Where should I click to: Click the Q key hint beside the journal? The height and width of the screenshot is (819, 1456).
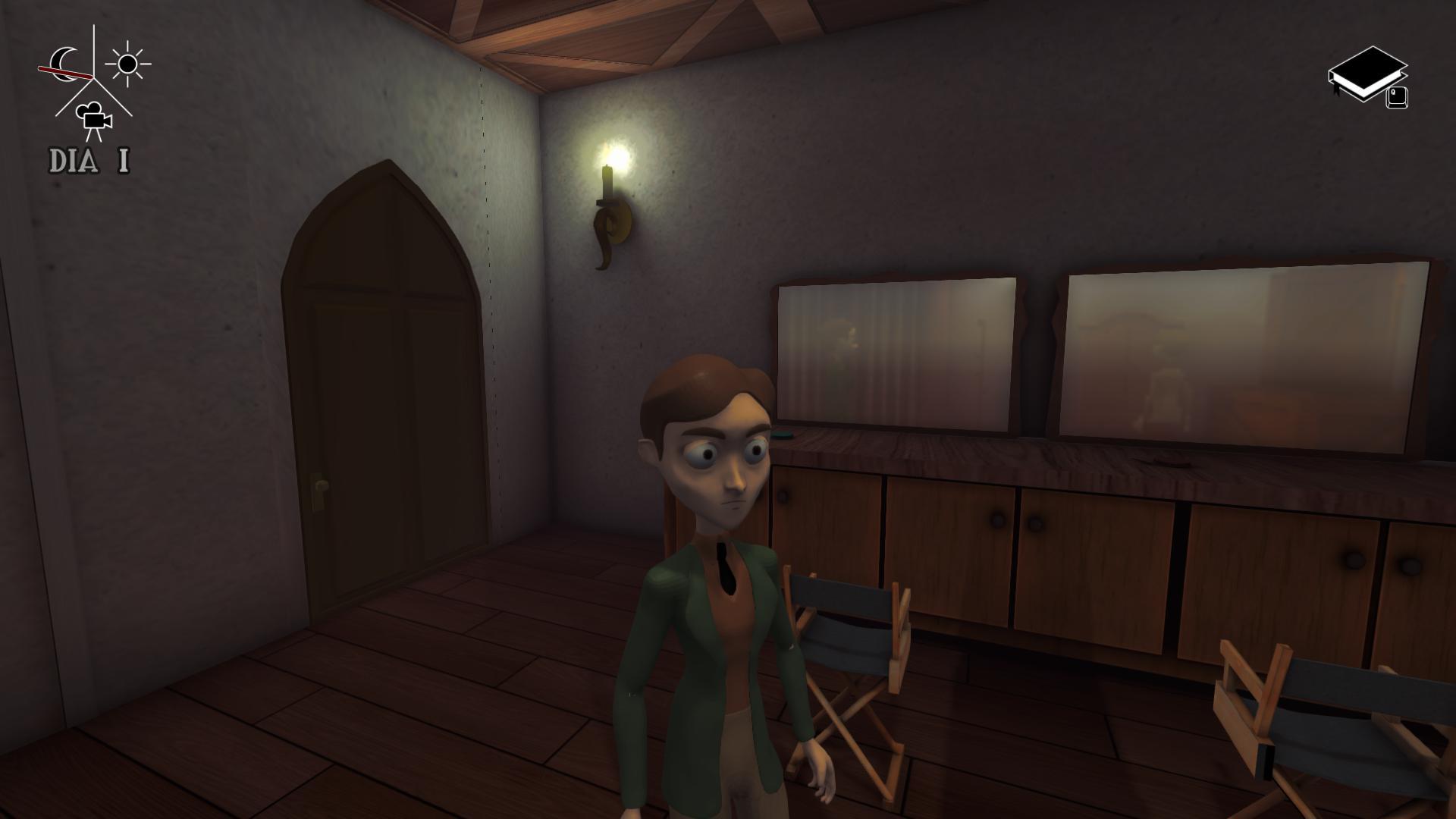click(1397, 97)
